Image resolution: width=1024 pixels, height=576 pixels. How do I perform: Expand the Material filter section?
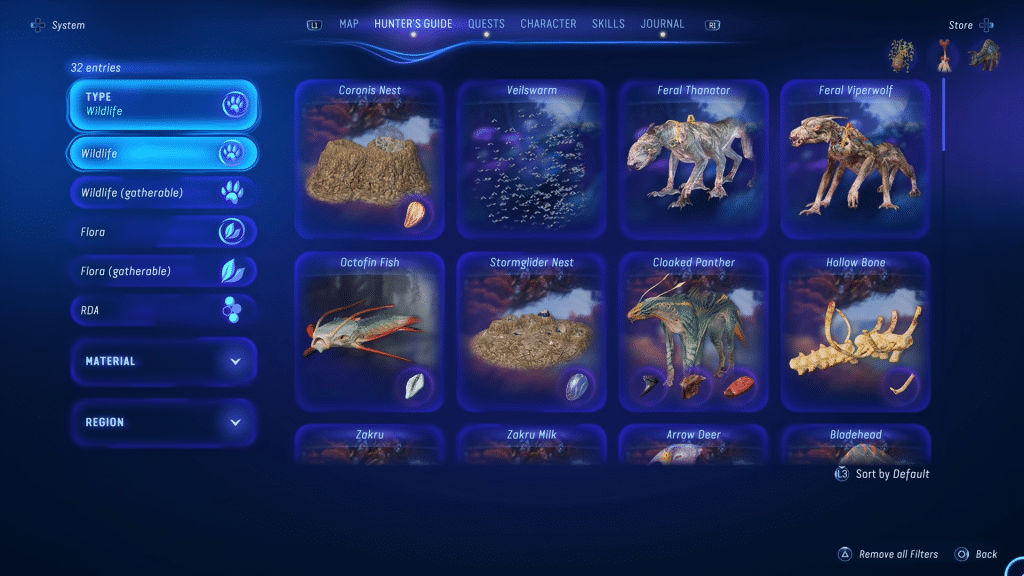(x=163, y=361)
